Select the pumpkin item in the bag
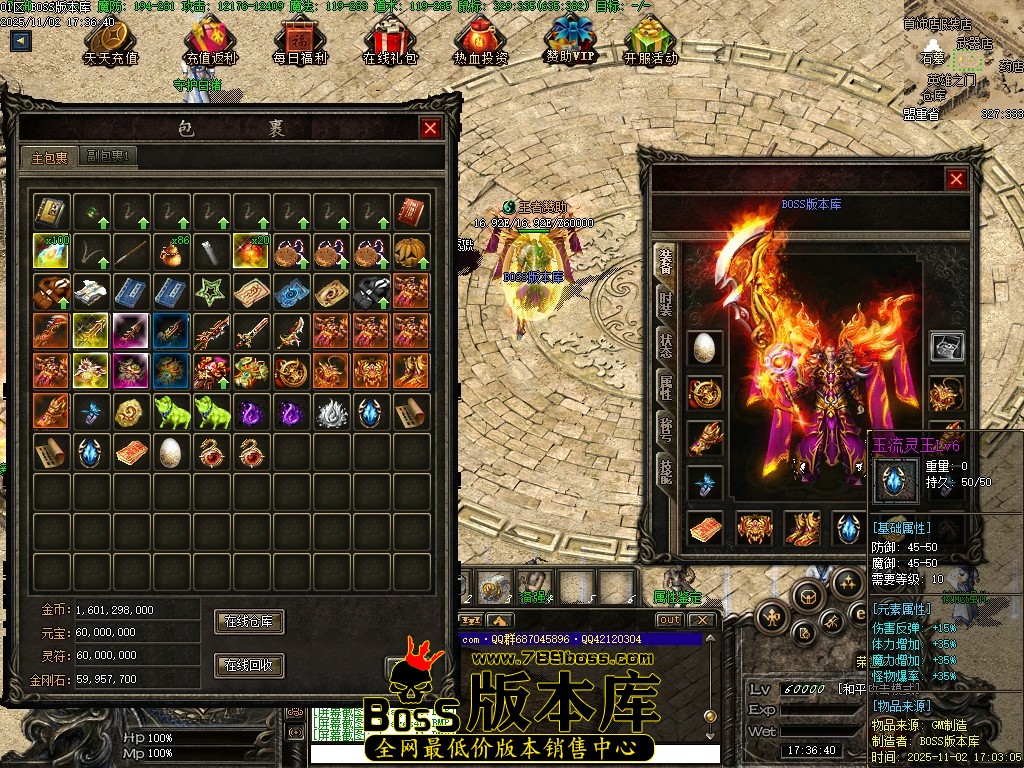 tap(411, 251)
